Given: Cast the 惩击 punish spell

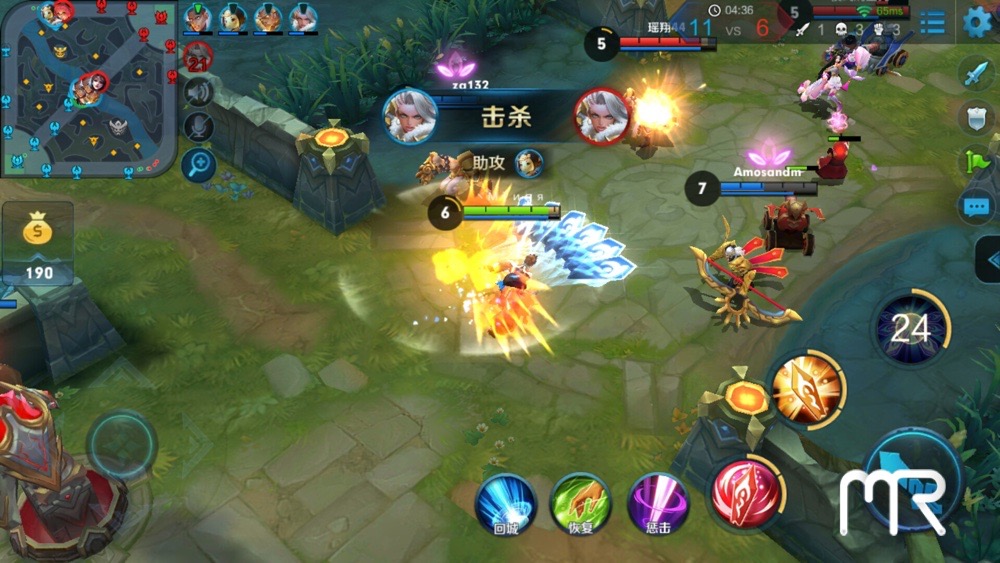Looking at the screenshot, I should tap(658, 504).
